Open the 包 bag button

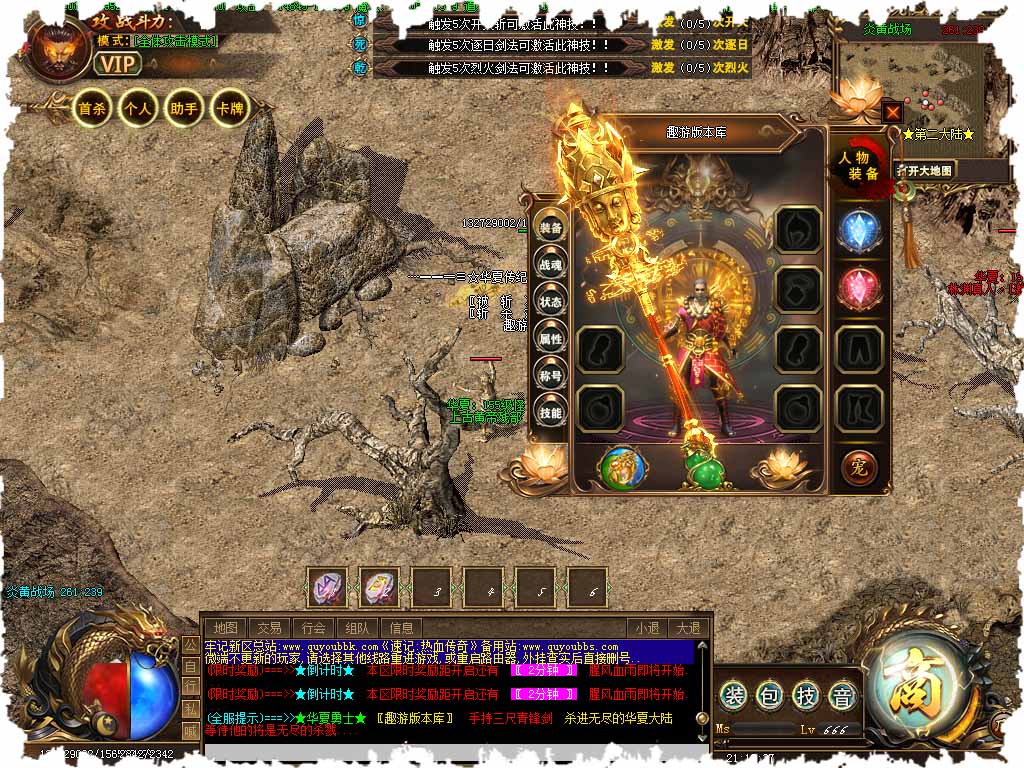pyautogui.click(x=769, y=694)
